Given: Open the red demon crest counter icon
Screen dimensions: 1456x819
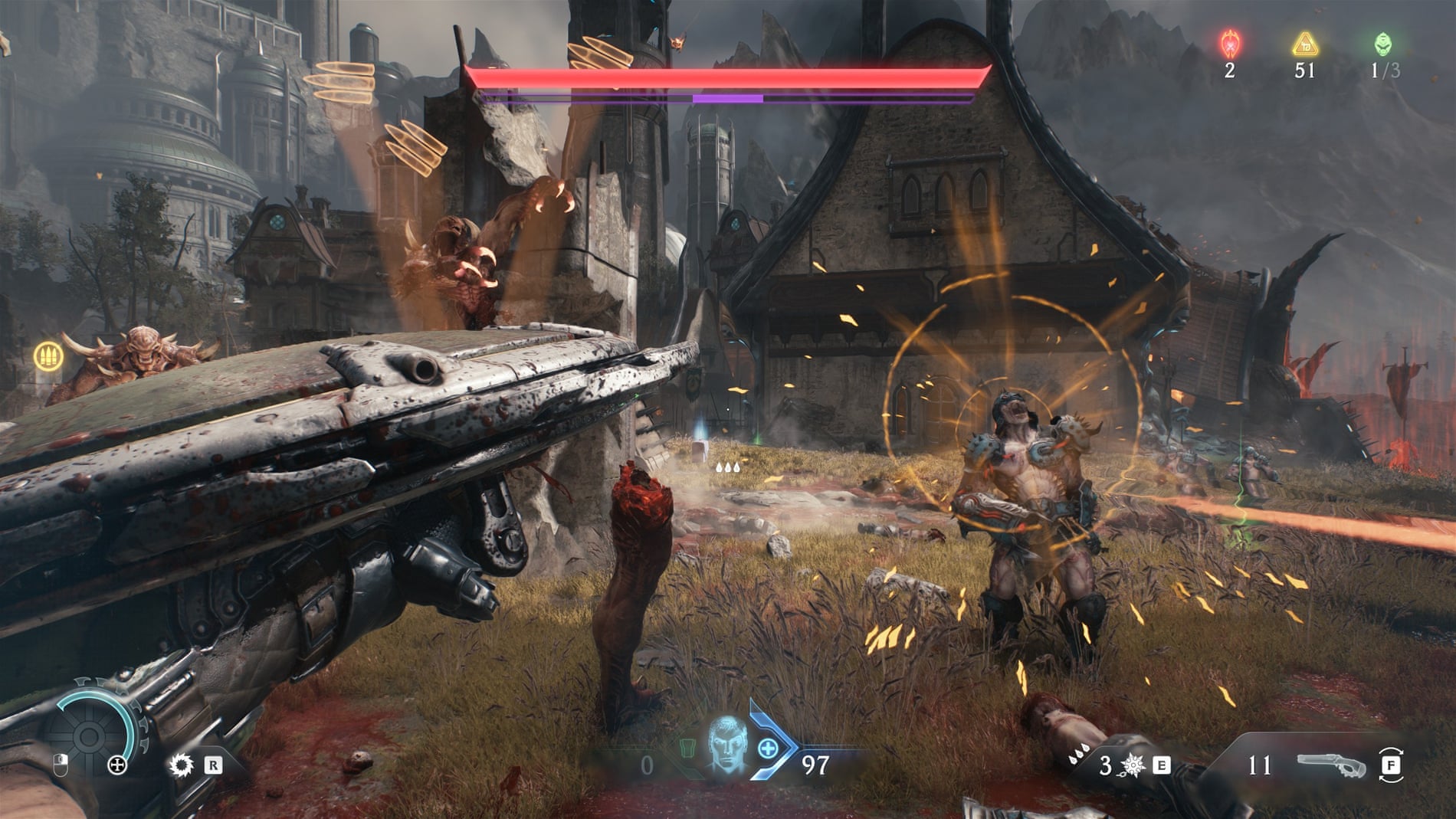Looking at the screenshot, I should 1230,44.
